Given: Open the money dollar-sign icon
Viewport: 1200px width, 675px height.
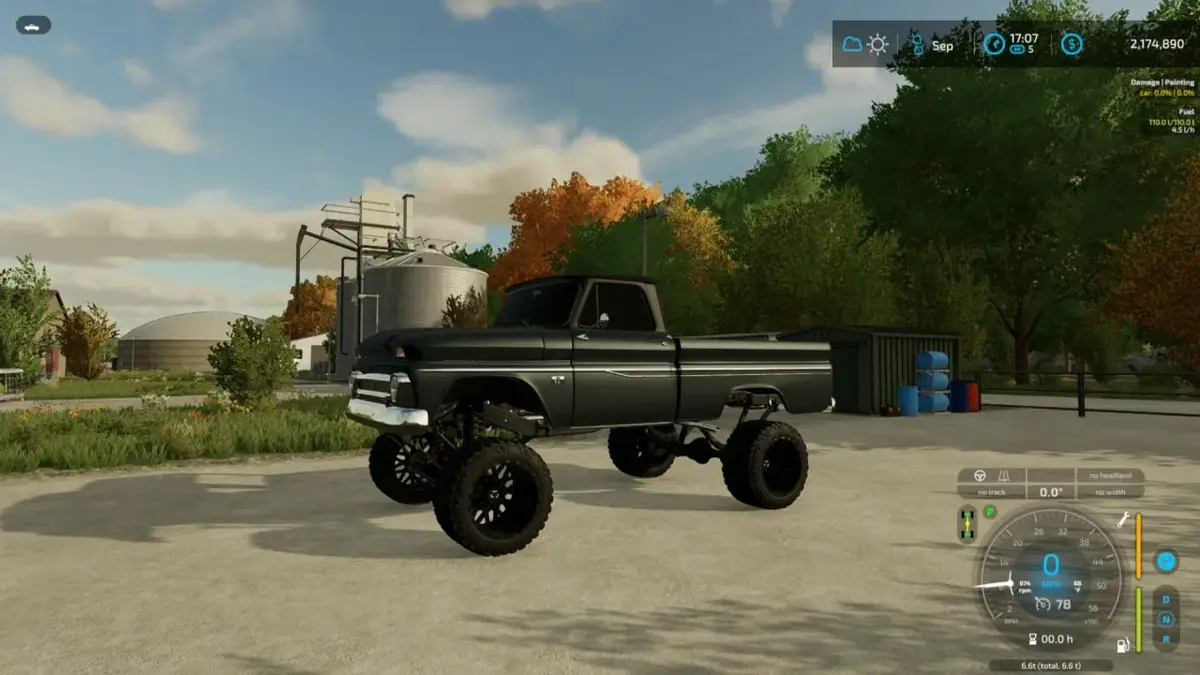Looking at the screenshot, I should (1071, 44).
